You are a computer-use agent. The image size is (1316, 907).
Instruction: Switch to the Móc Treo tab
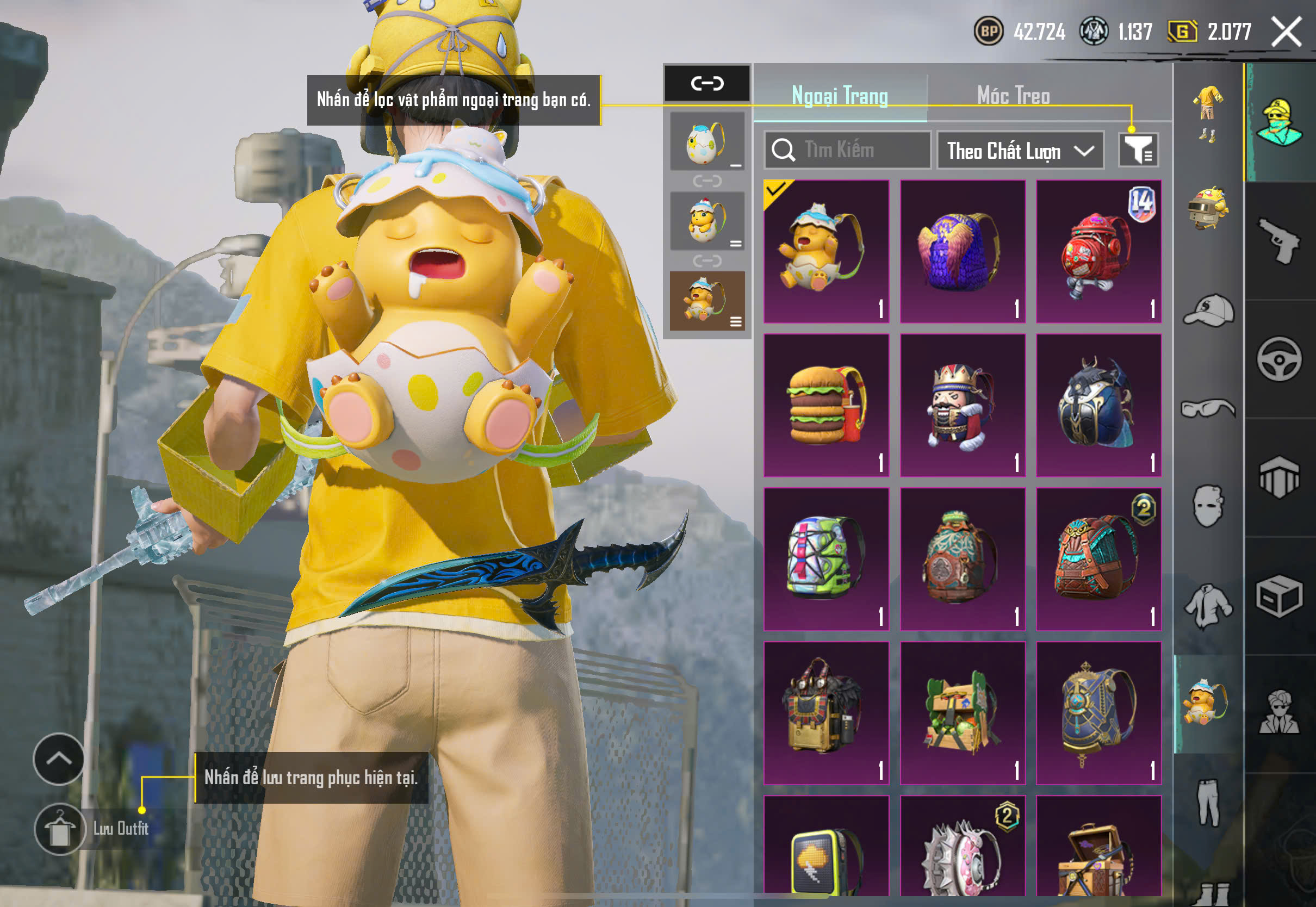1013,96
